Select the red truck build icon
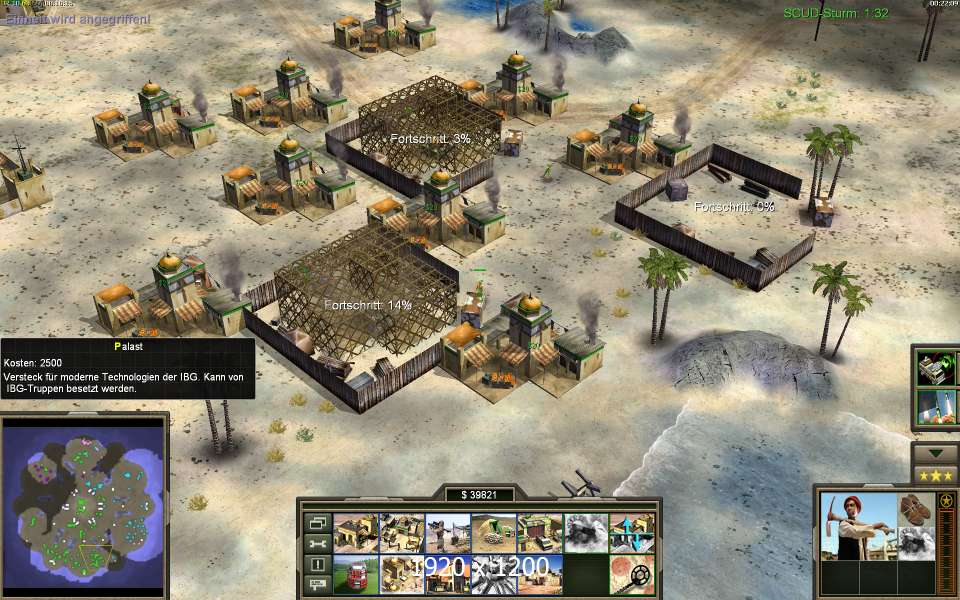Screen dimensions: 960x600 click(355, 575)
